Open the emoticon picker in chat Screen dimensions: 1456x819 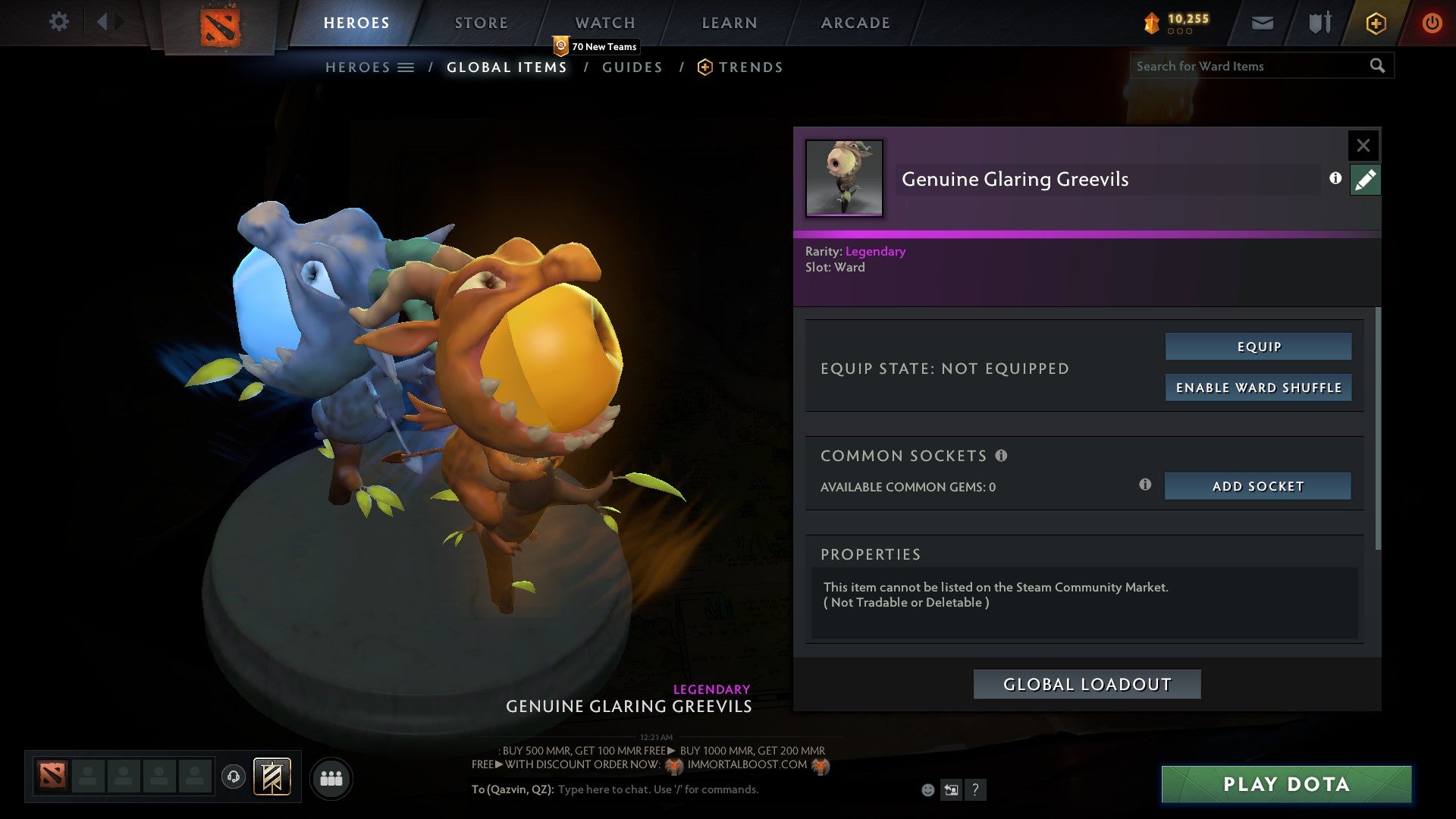(x=927, y=789)
